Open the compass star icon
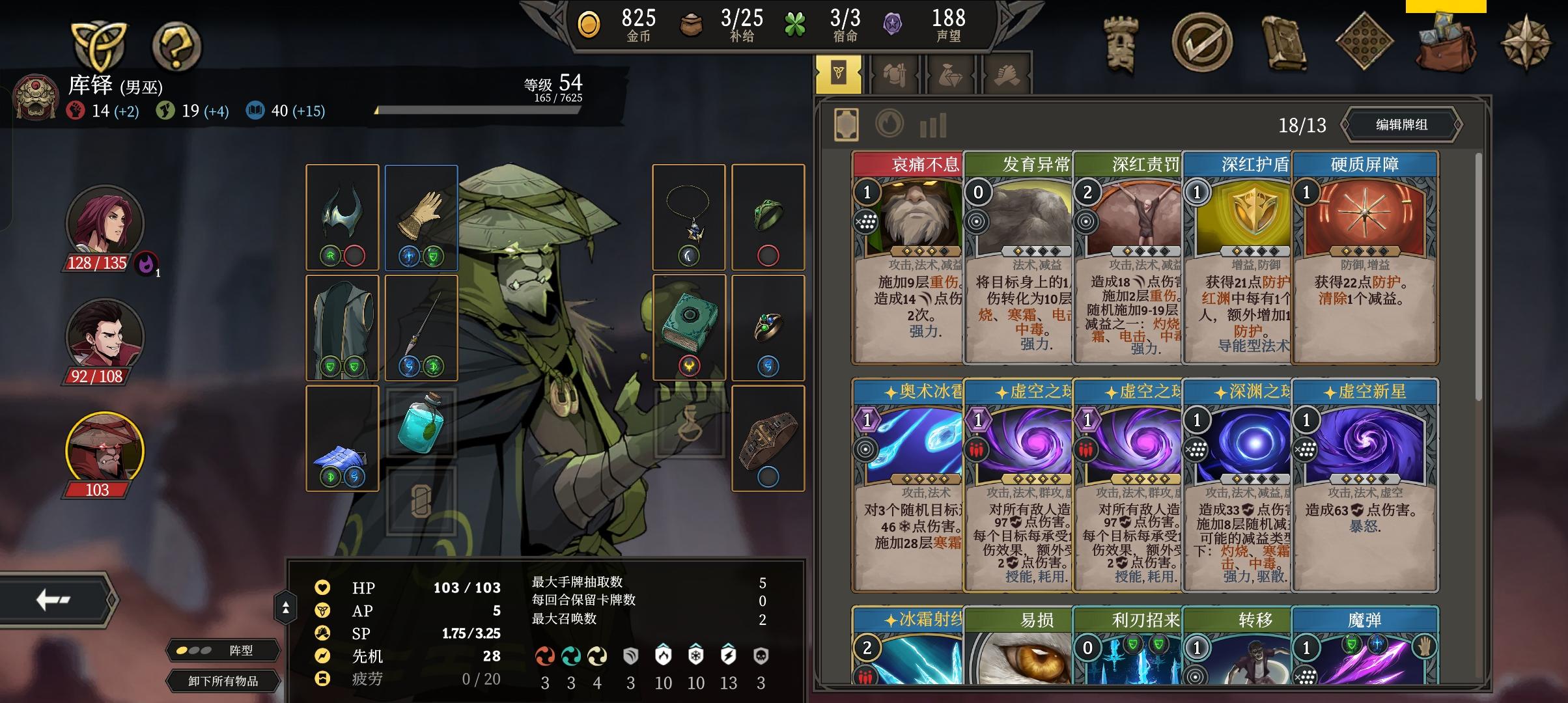 pyautogui.click(x=1526, y=44)
